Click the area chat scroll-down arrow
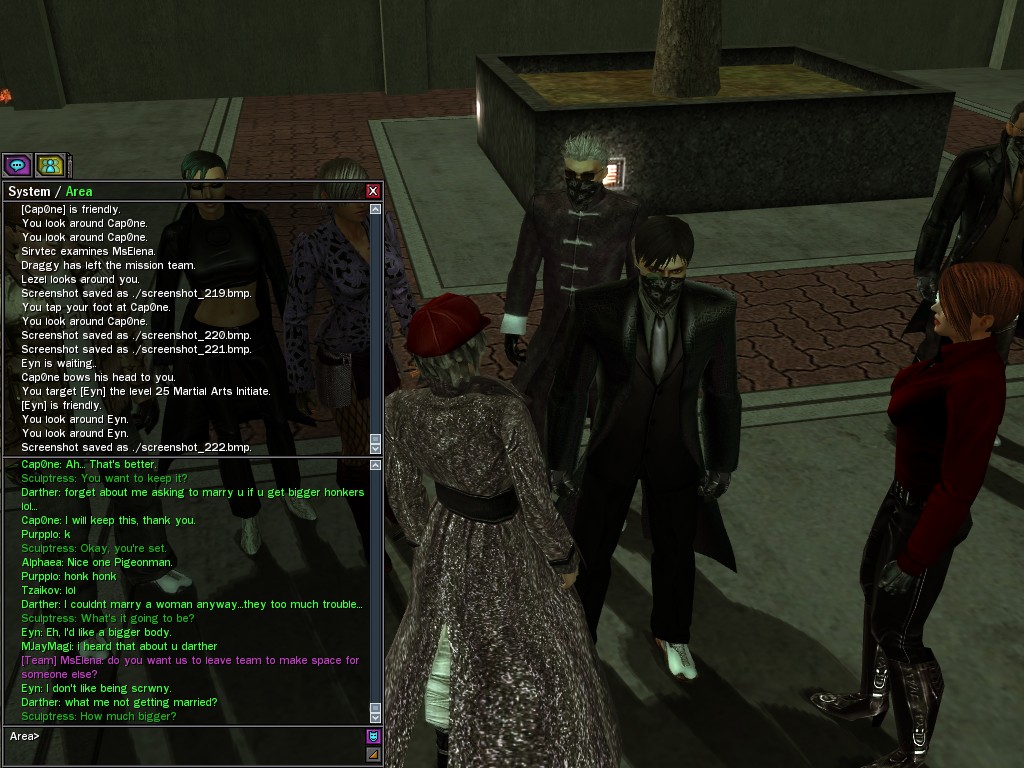The width and height of the screenshot is (1024, 768). click(376, 716)
